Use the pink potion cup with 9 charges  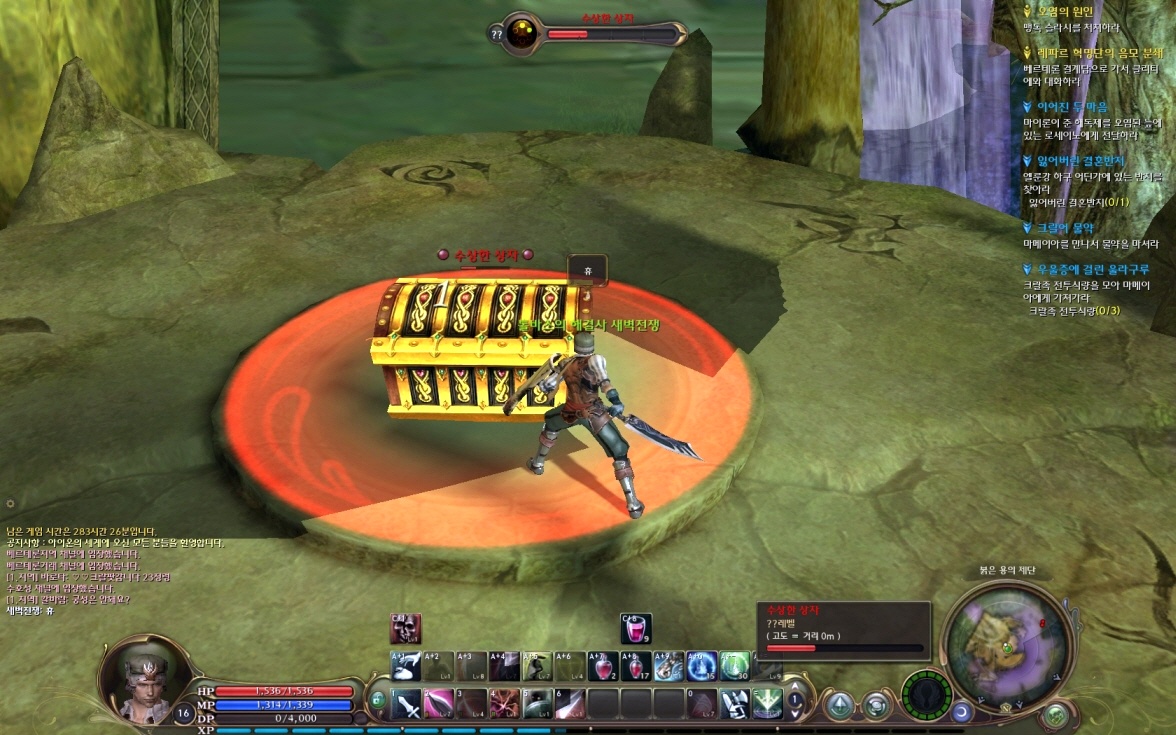[636, 628]
